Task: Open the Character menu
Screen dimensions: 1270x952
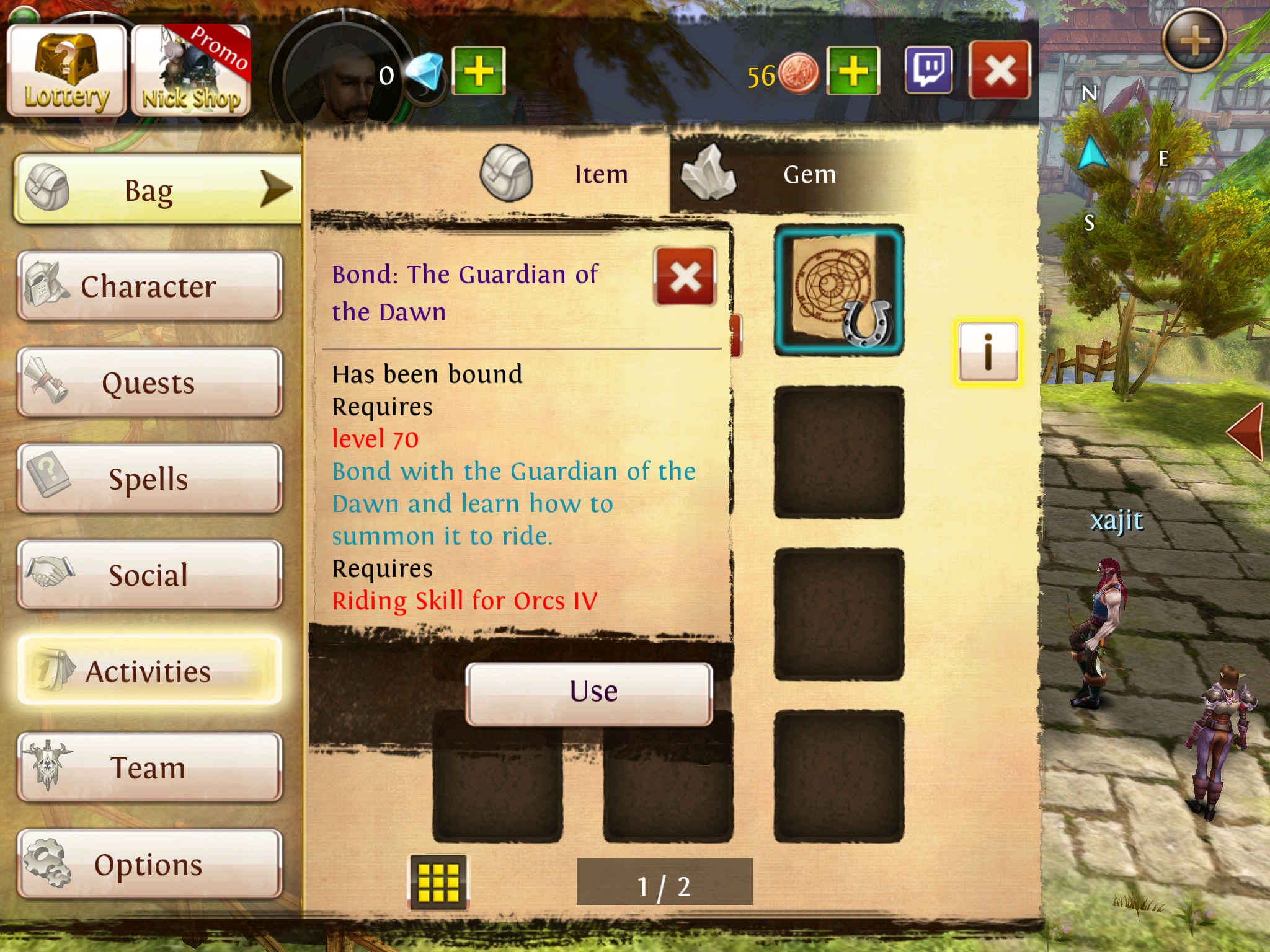Action: click(x=149, y=286)
